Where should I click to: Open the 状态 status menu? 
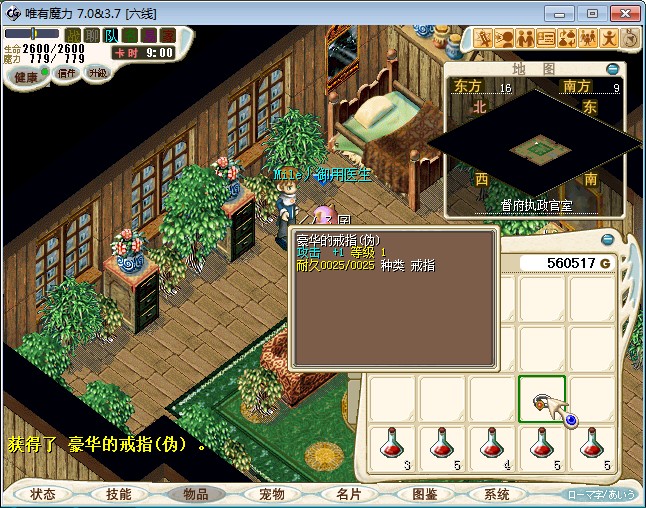click(43, 494)
